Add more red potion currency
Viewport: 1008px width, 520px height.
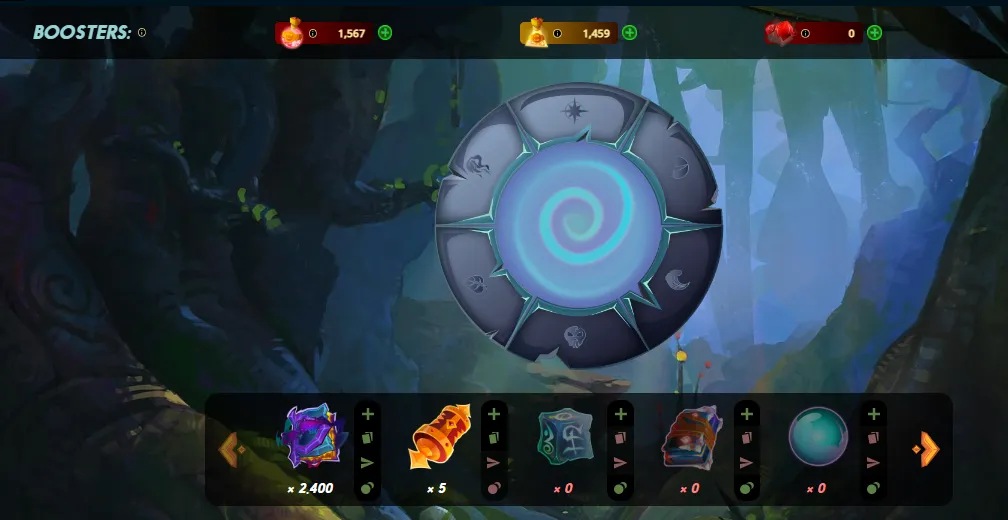[385, 33]
